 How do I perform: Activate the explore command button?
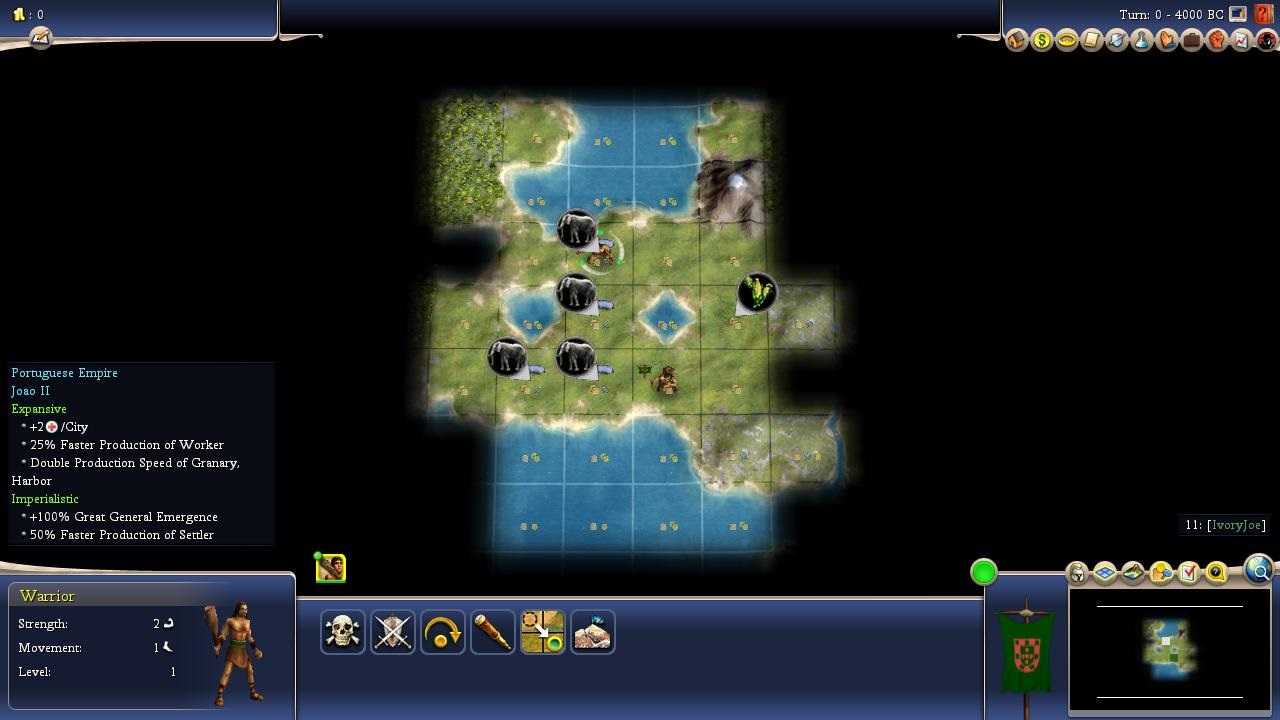tap(593, 632)
